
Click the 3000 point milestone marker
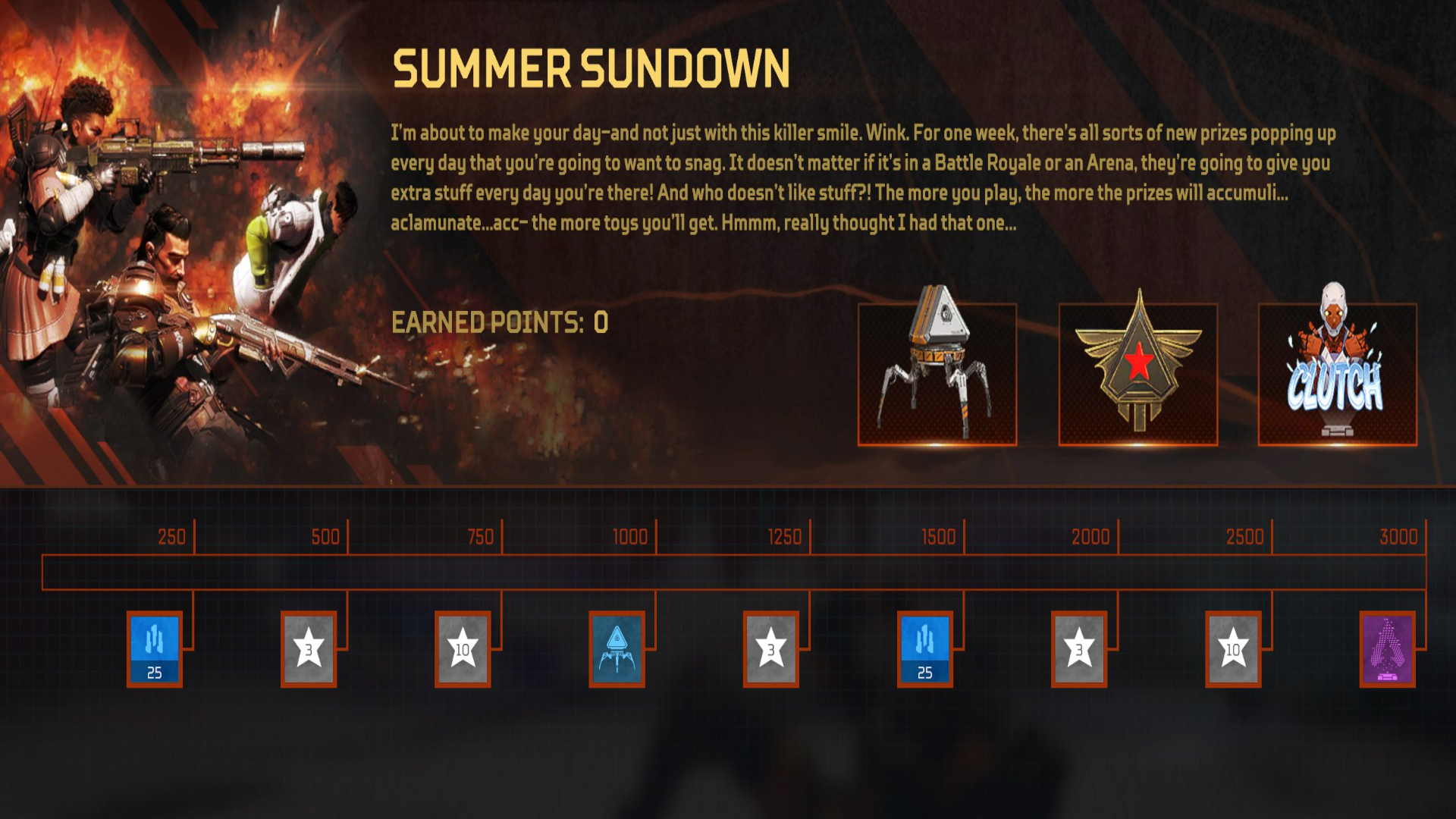pyautogui.click(x=1398, y=537)
